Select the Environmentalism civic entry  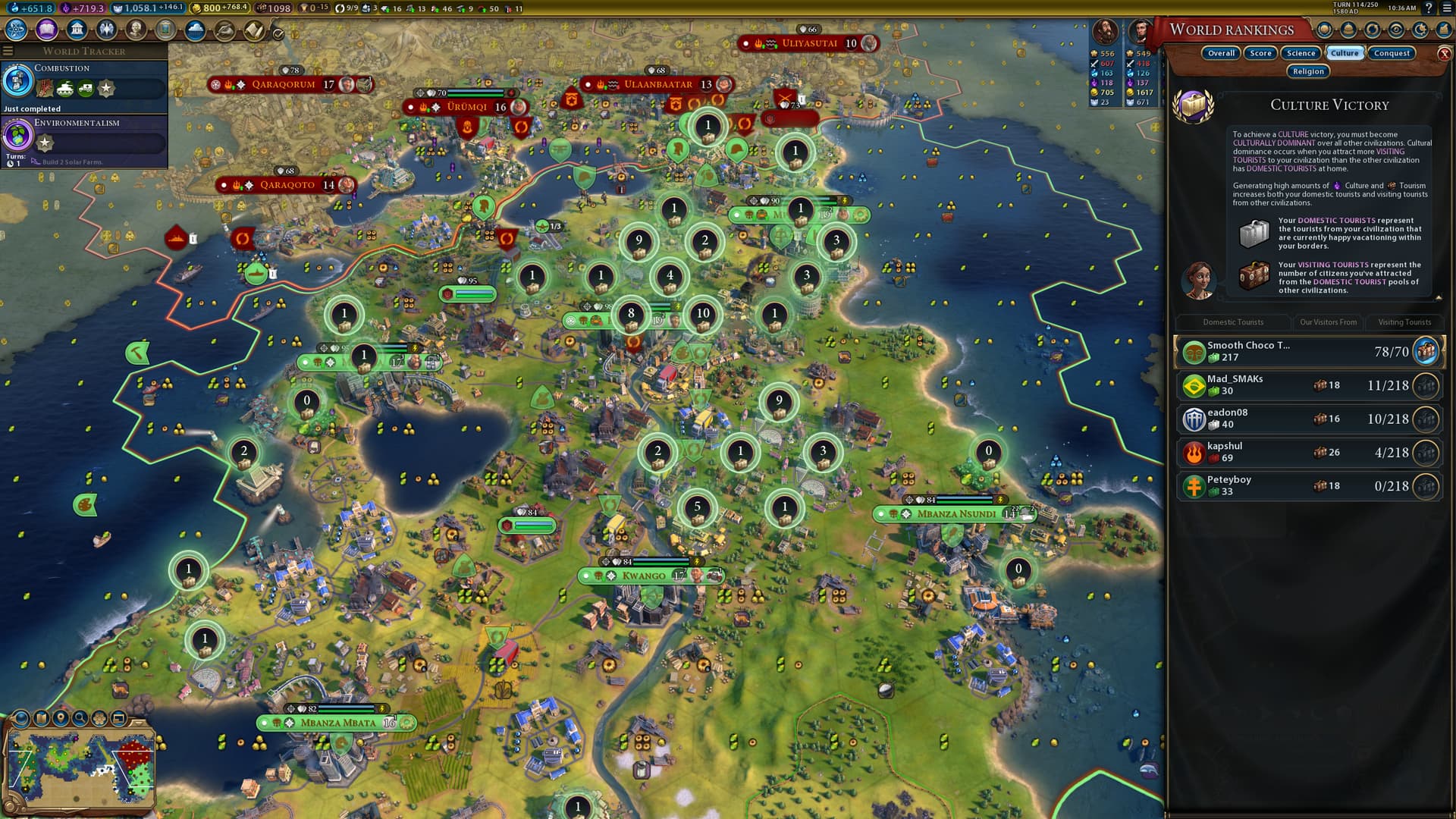click(83, 136)
